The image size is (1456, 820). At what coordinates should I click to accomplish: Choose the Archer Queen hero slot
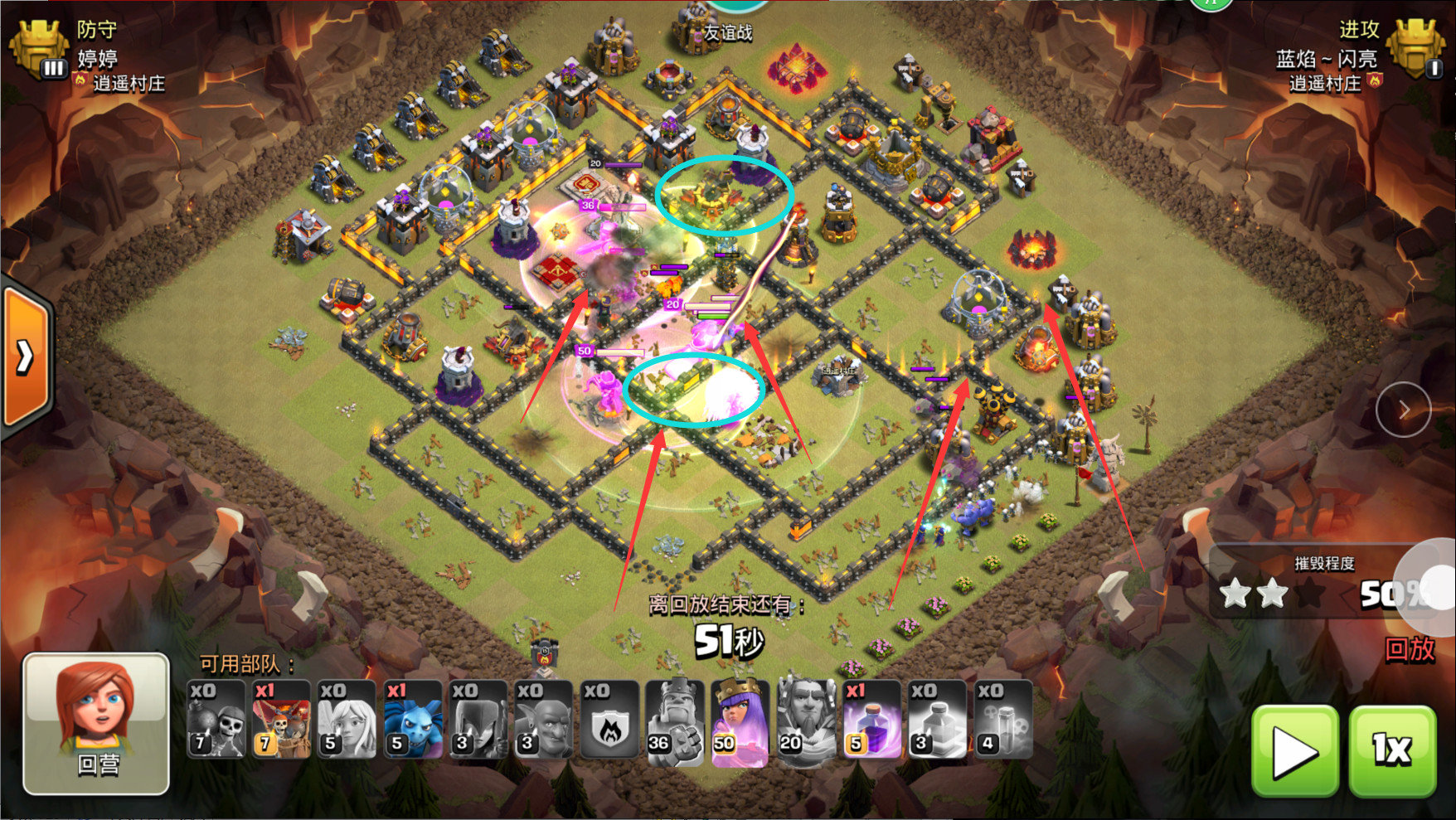pyautogui.click(x=740, y=720)
